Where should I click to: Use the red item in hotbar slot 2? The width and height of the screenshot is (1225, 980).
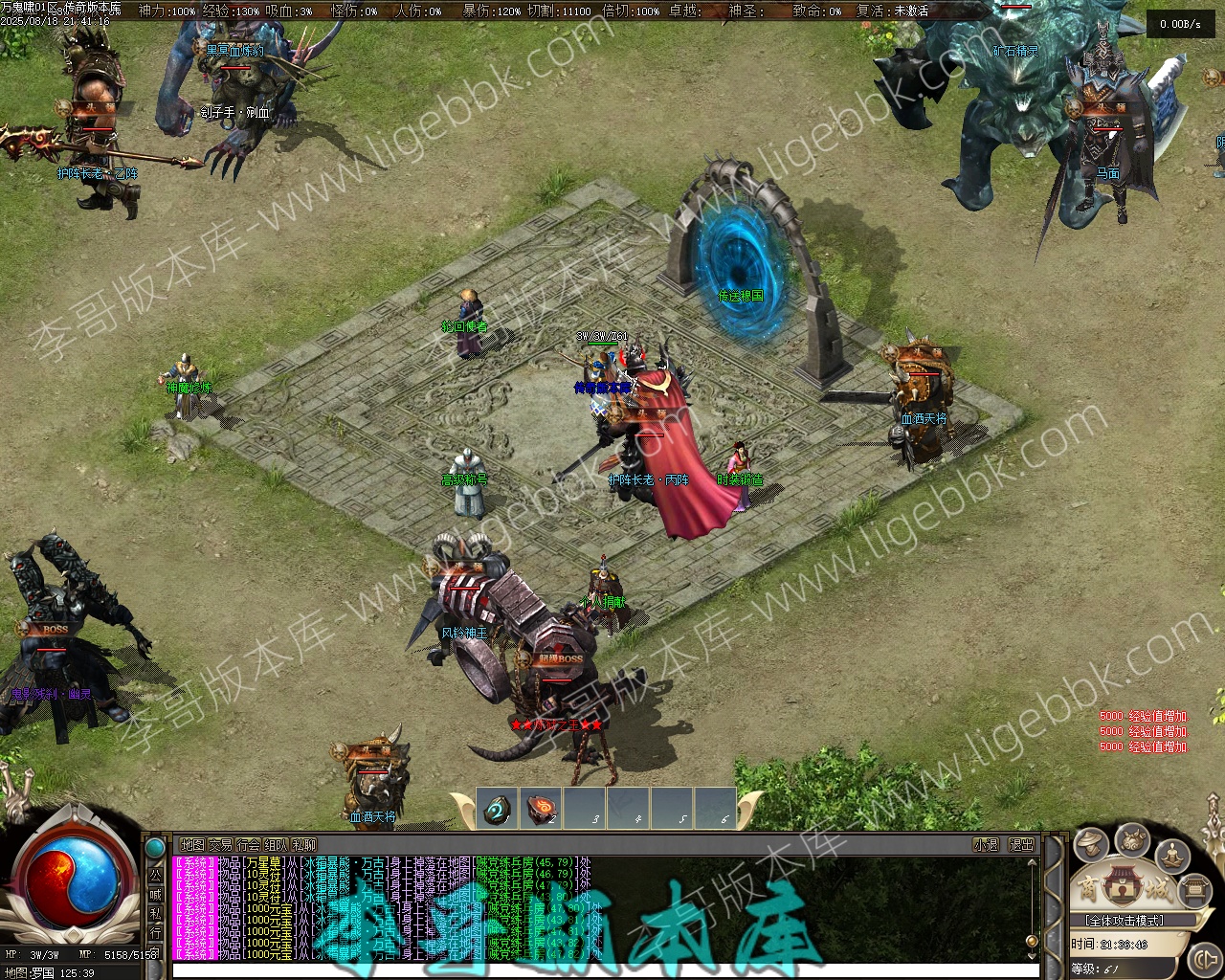[541, 810]
